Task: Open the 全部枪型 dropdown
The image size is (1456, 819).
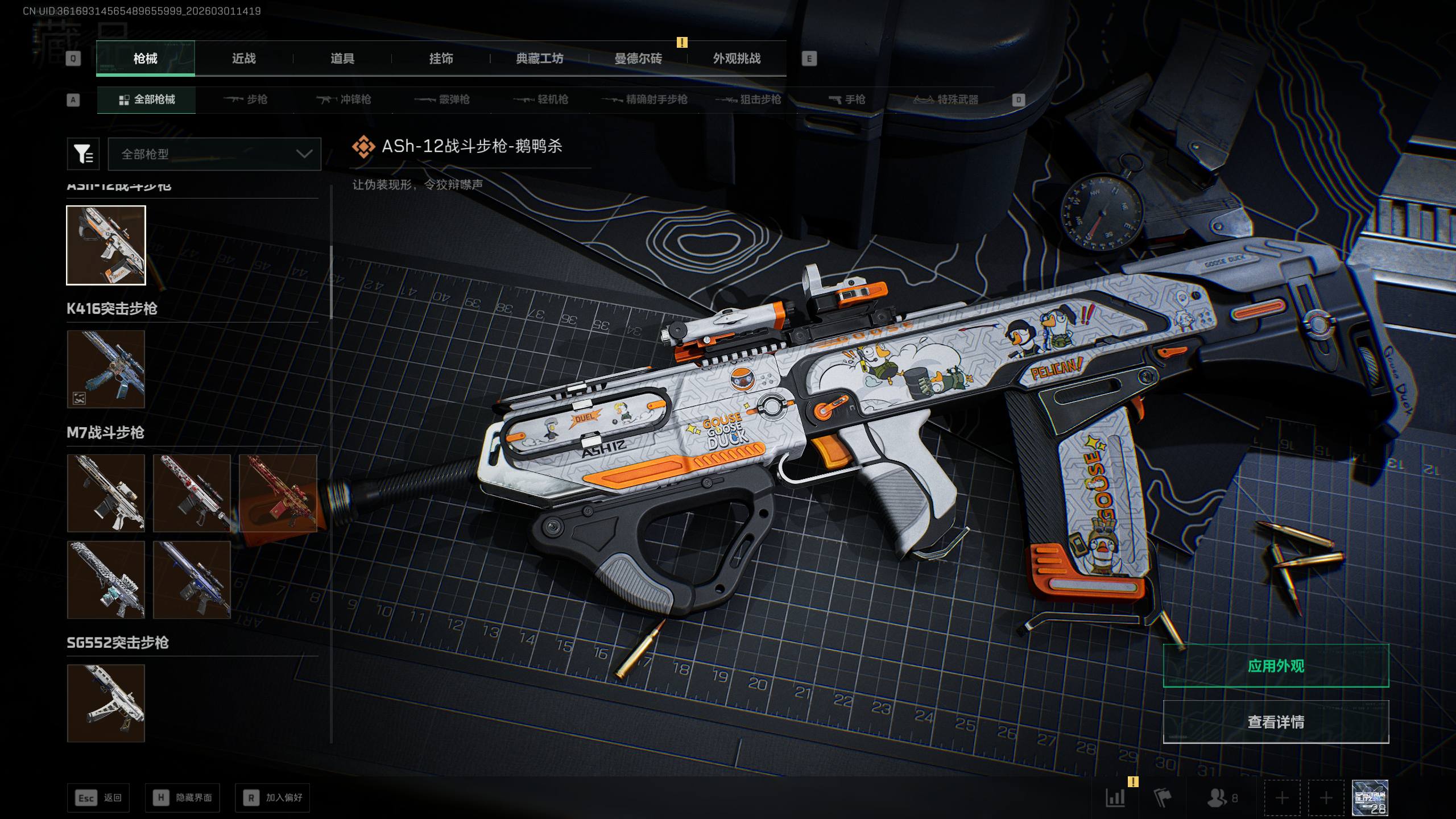Action: [214, 154]
